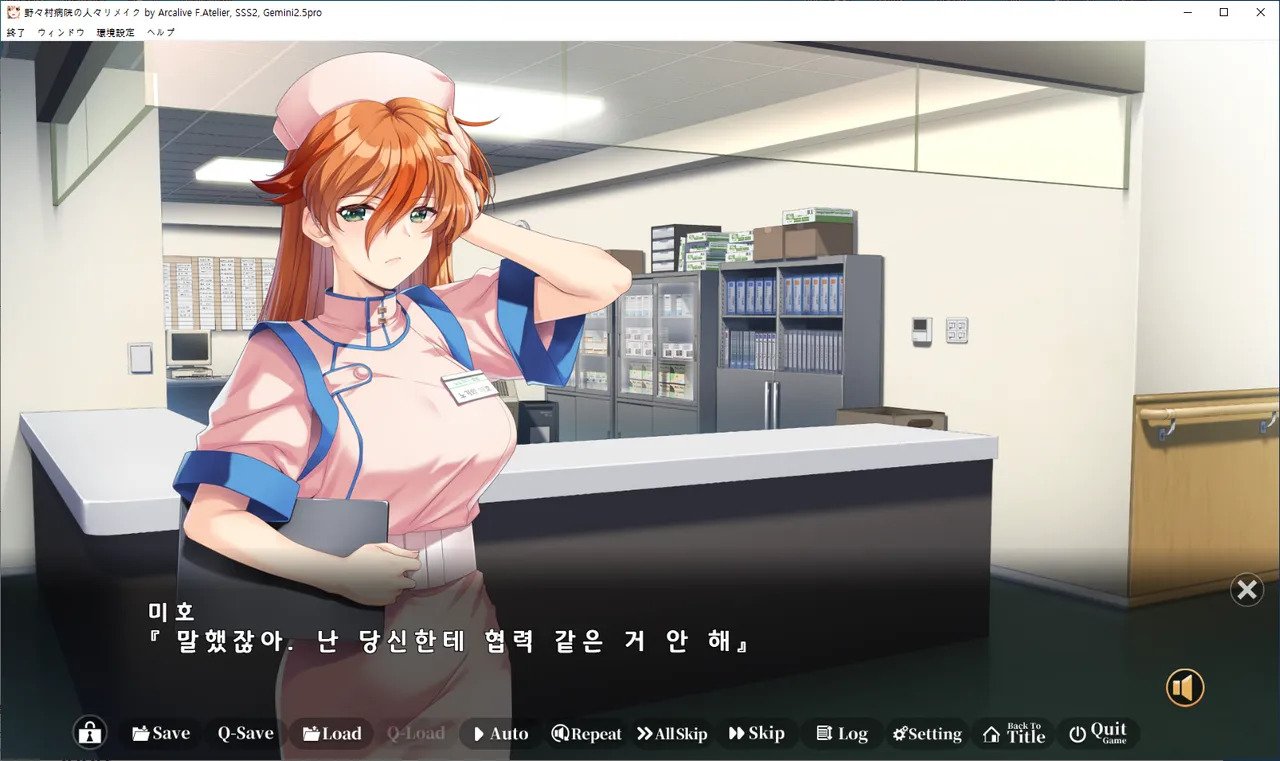Open the Setting screen

[927, 733]
